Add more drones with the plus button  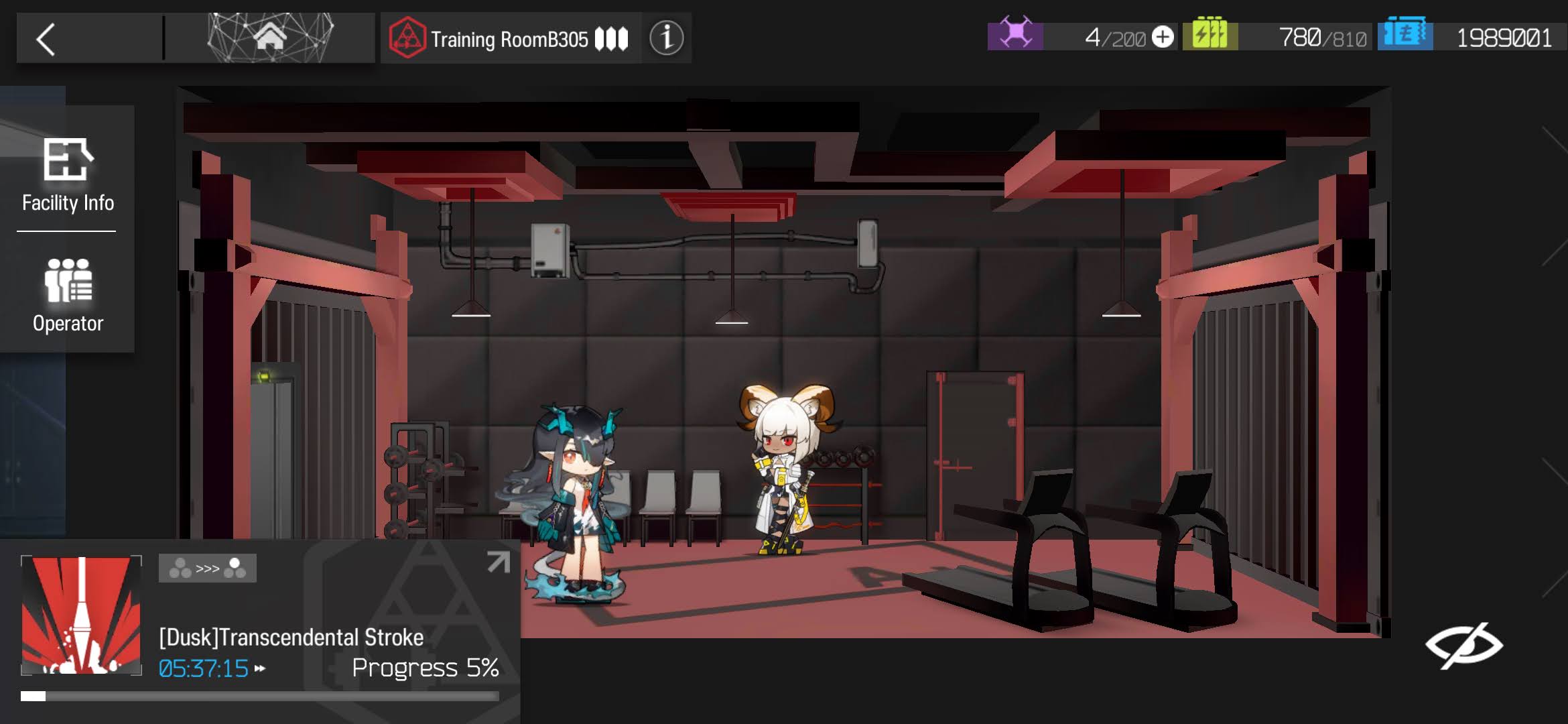coord(1163,37)
